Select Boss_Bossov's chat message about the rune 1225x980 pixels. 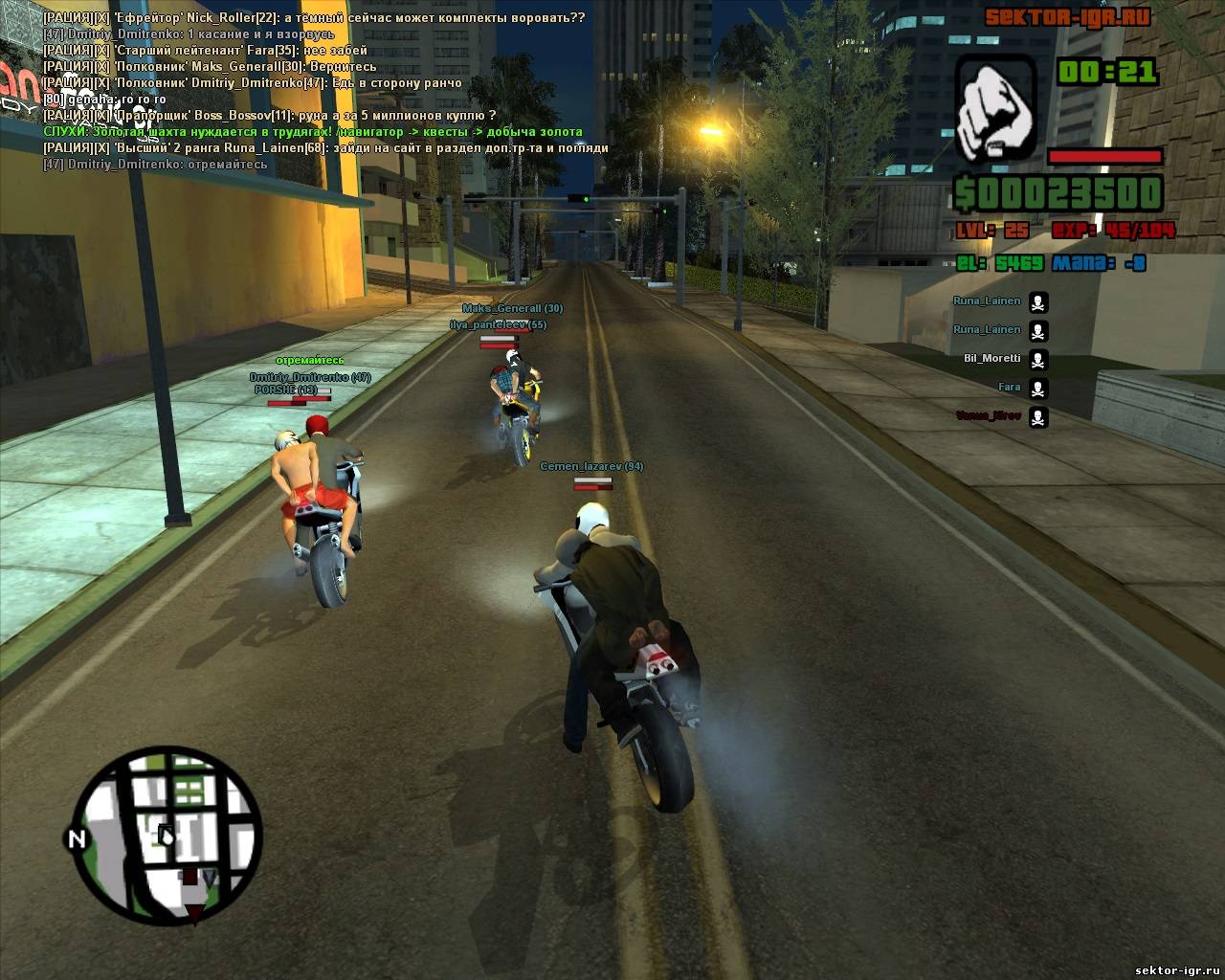[269, 116]
